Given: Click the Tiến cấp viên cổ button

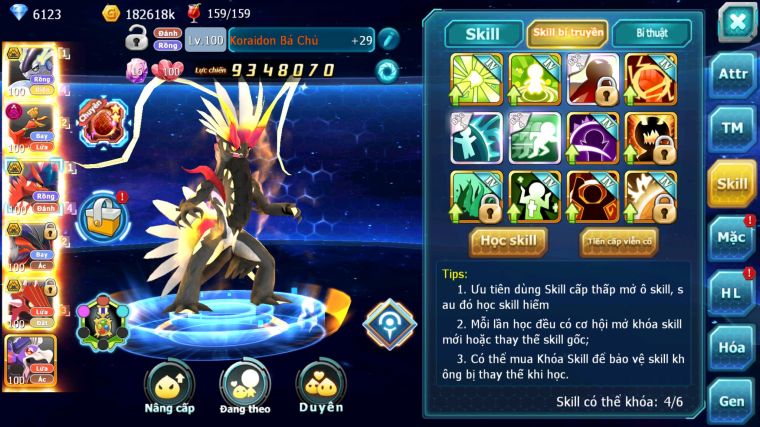Looking at the screenshot, I should [619, 241].
